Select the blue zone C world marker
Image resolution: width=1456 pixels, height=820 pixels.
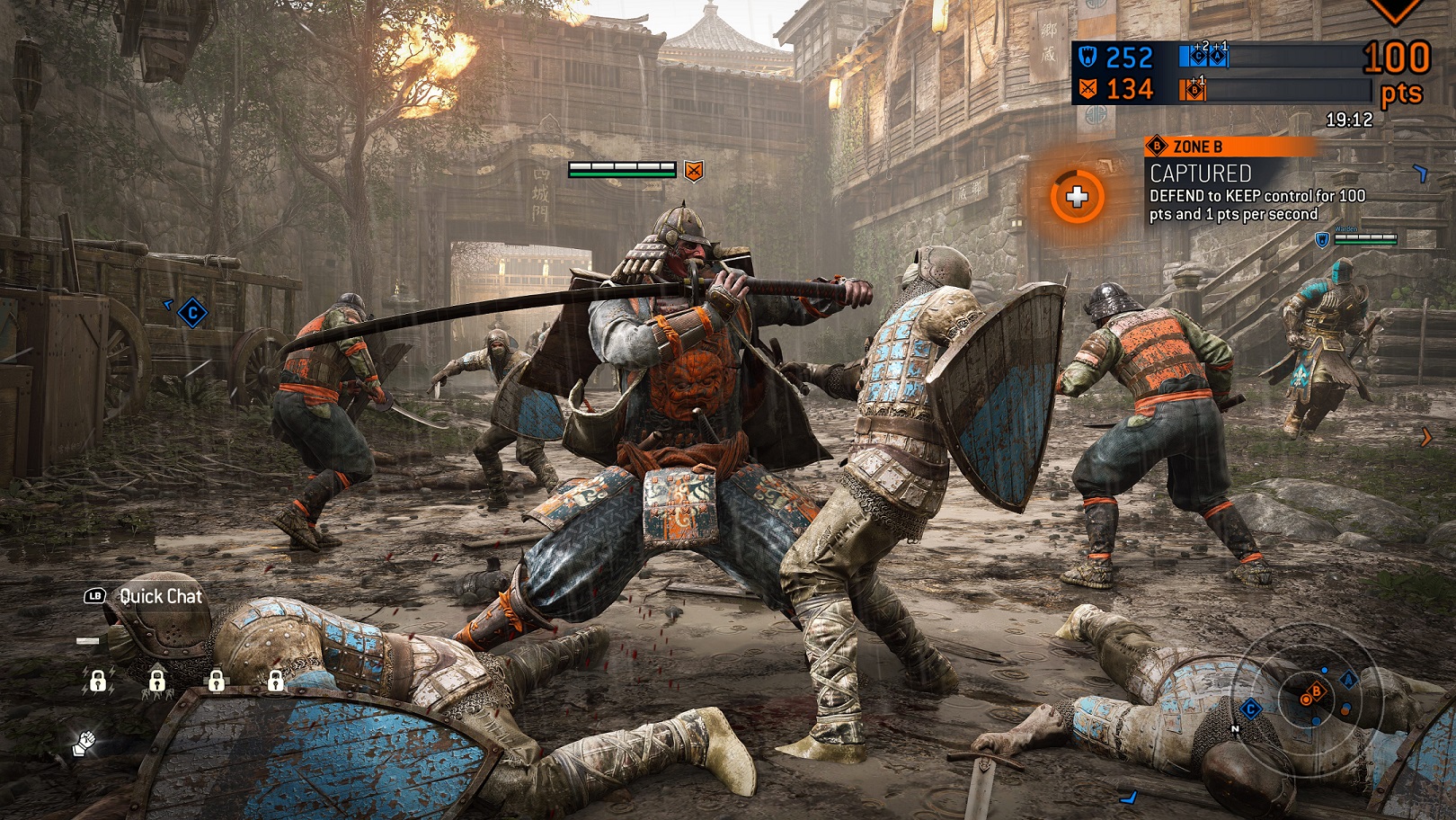(192, 313)
